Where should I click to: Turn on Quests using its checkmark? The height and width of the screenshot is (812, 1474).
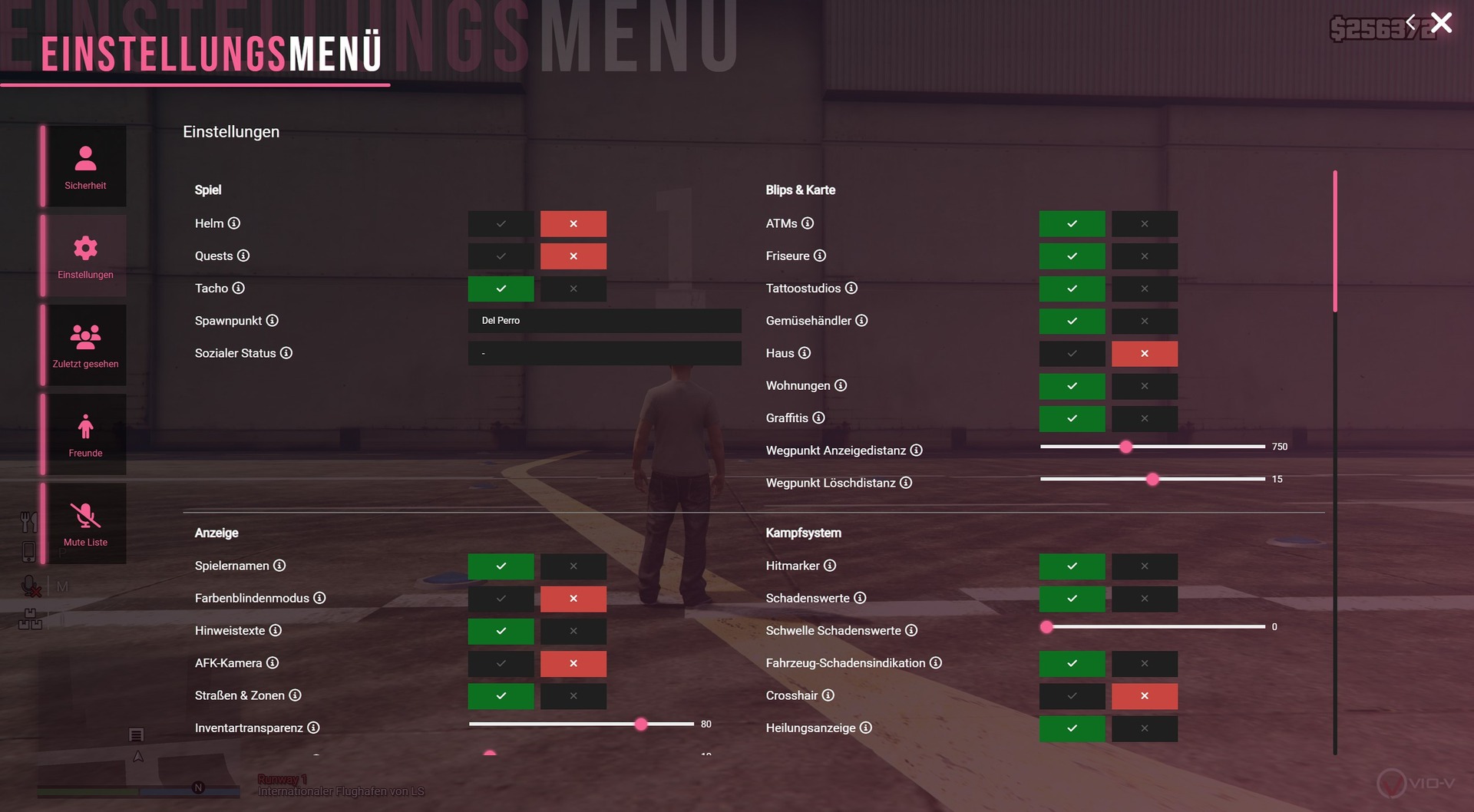tap(501, 256)
